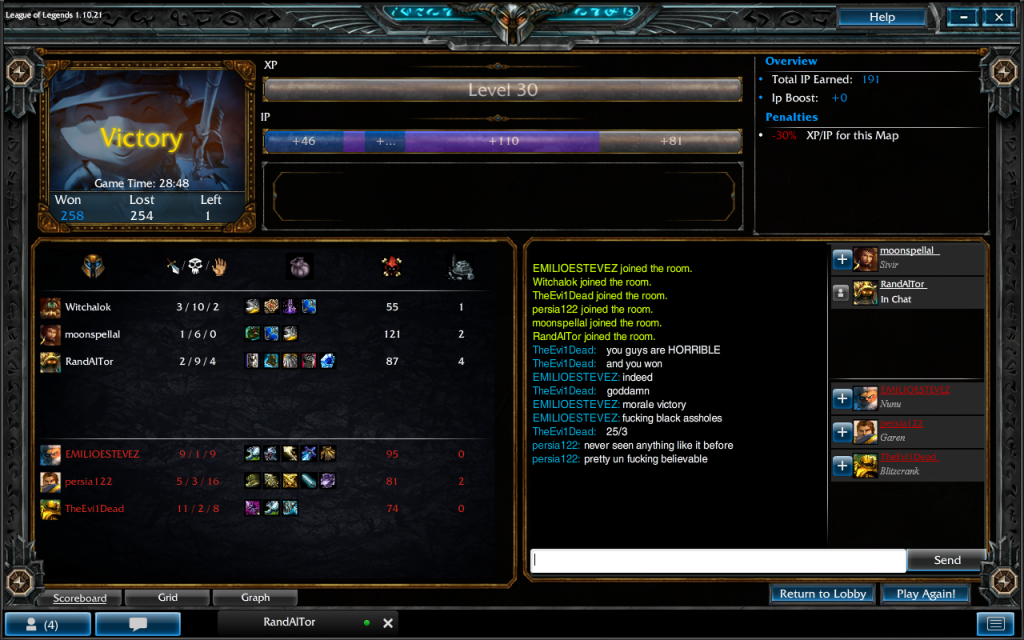Close the League of Legends client
Image resolution: width=1024 pixels, height=640 pixels.
coord(997,17)
